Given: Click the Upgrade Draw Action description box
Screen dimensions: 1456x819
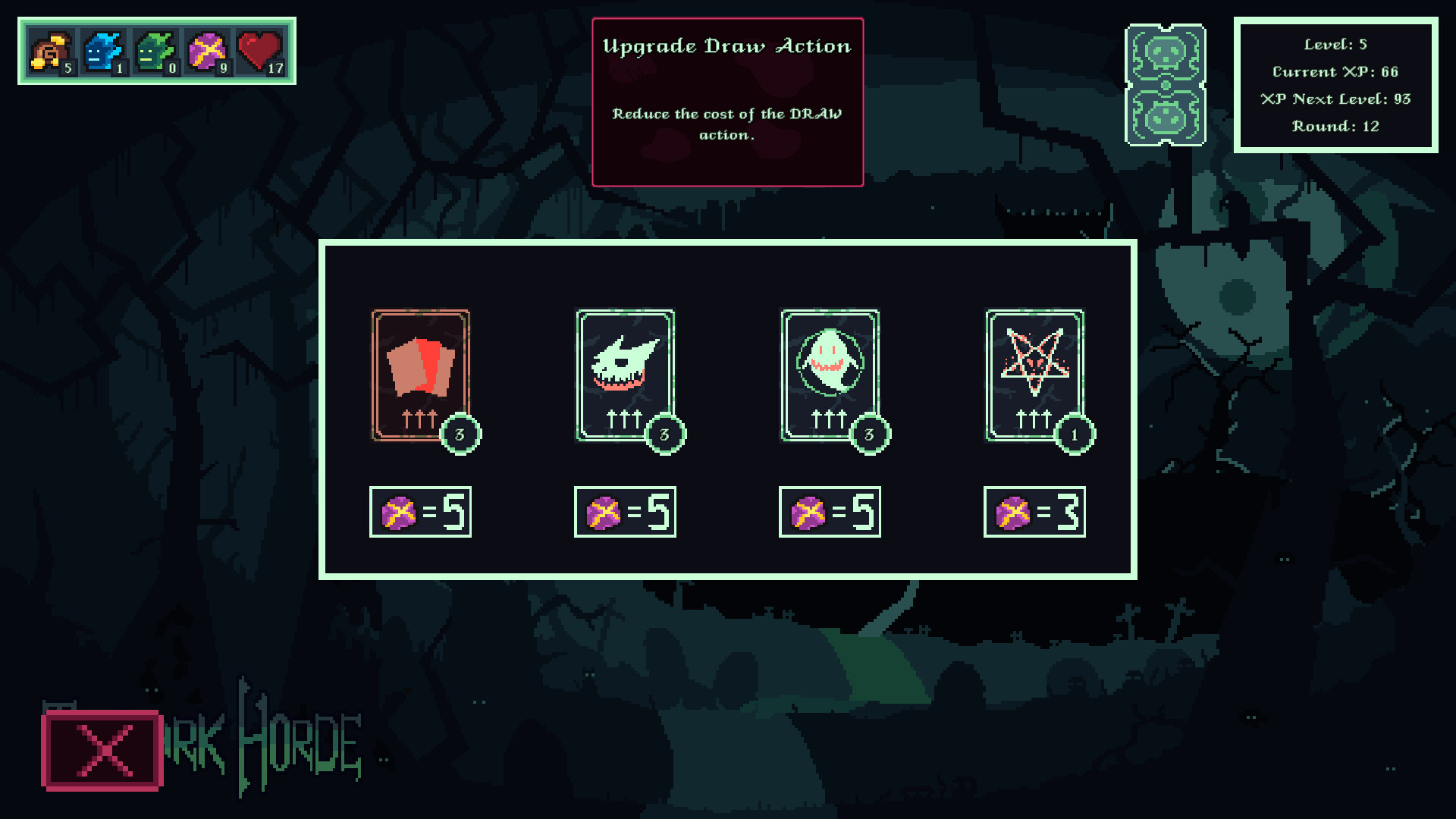Looking at the screenshot, I should click(x=727, y=101).
